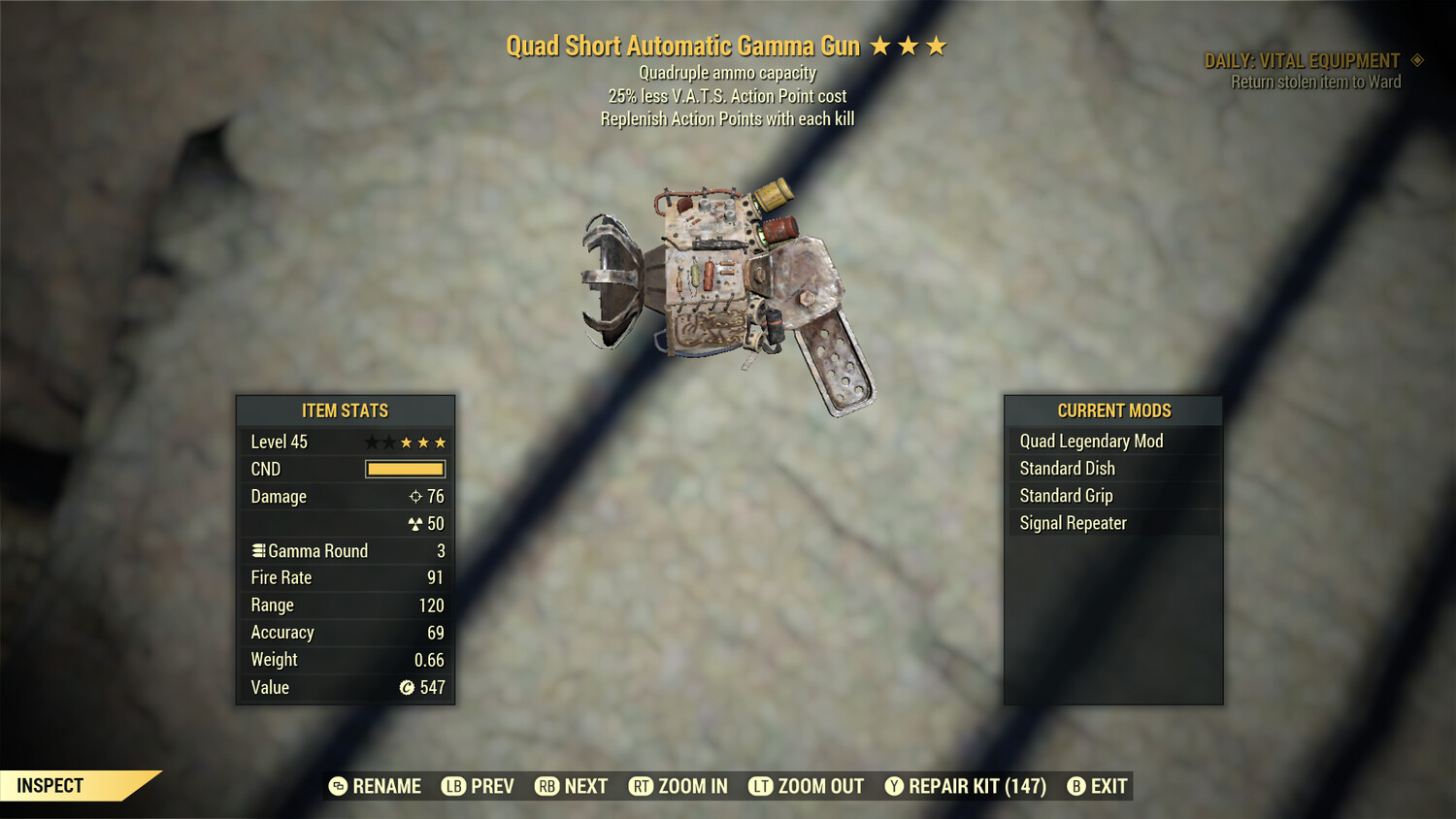The height and width of the screenshot is (819, 1456).
Task: Click the B button icon before EXIT
Action: point(1075,786)
